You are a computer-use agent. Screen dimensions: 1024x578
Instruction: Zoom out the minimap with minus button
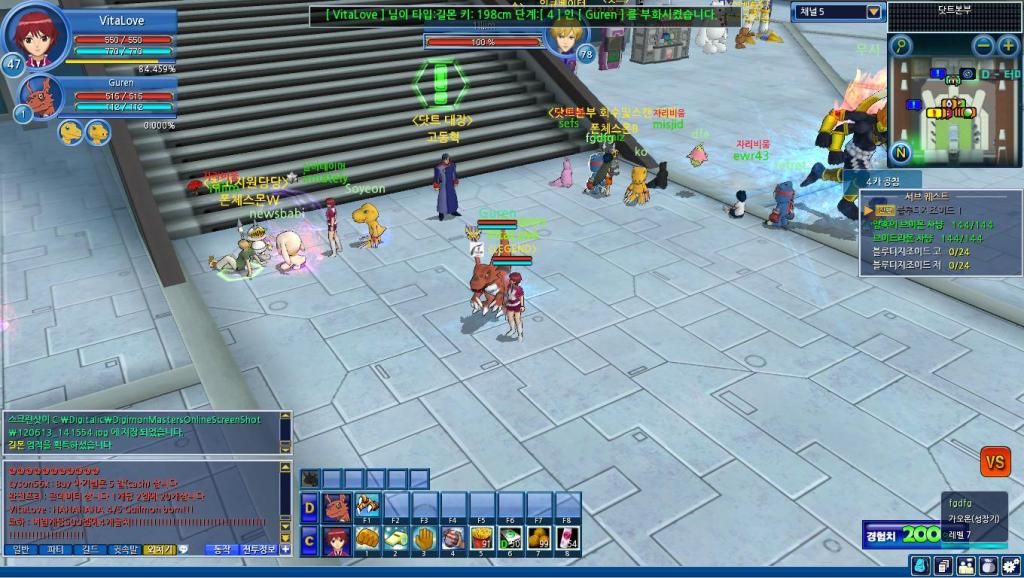pos(984,45)
